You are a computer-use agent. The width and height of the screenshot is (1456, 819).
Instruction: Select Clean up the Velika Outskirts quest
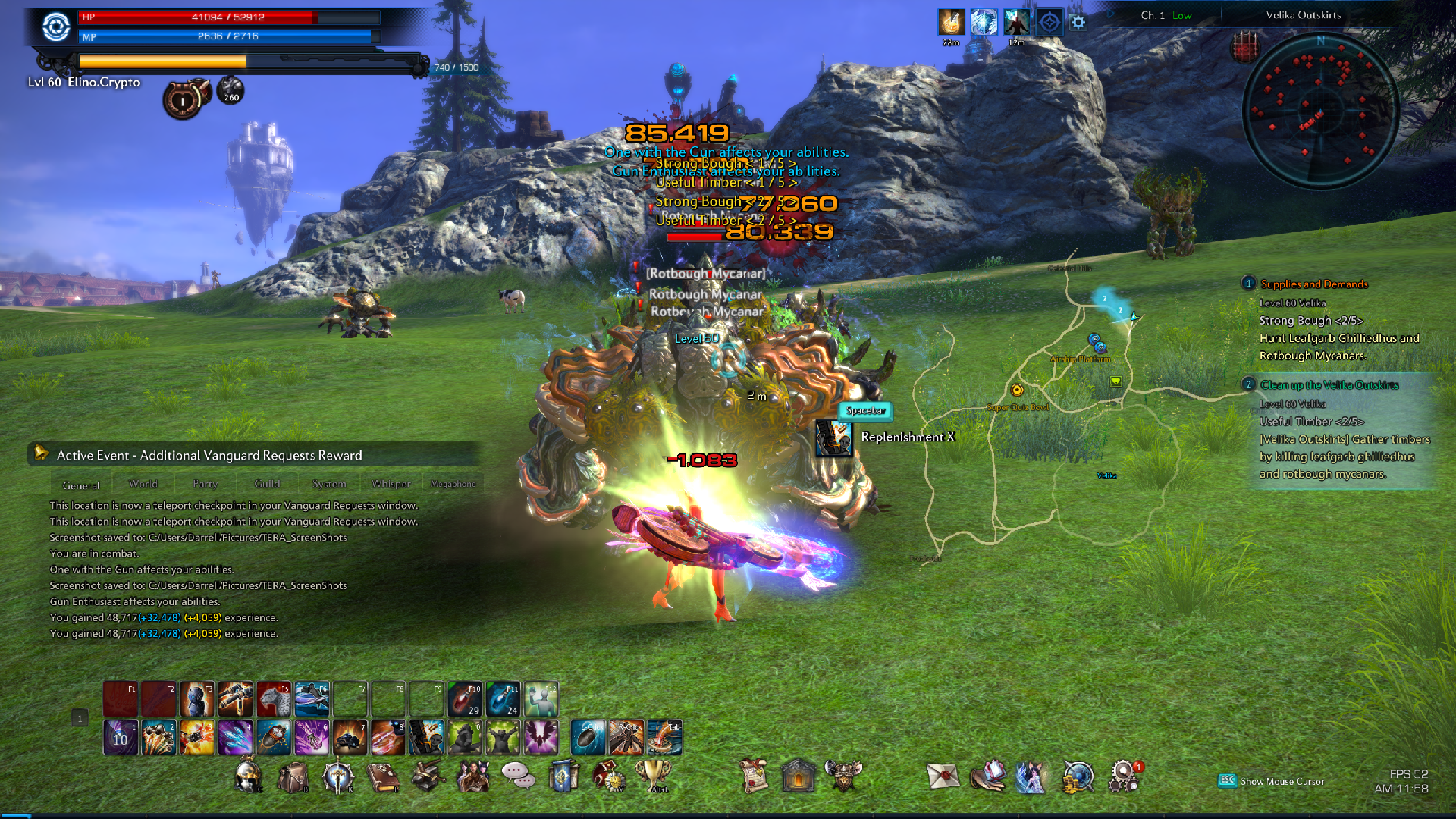(x=1329, y=385)
